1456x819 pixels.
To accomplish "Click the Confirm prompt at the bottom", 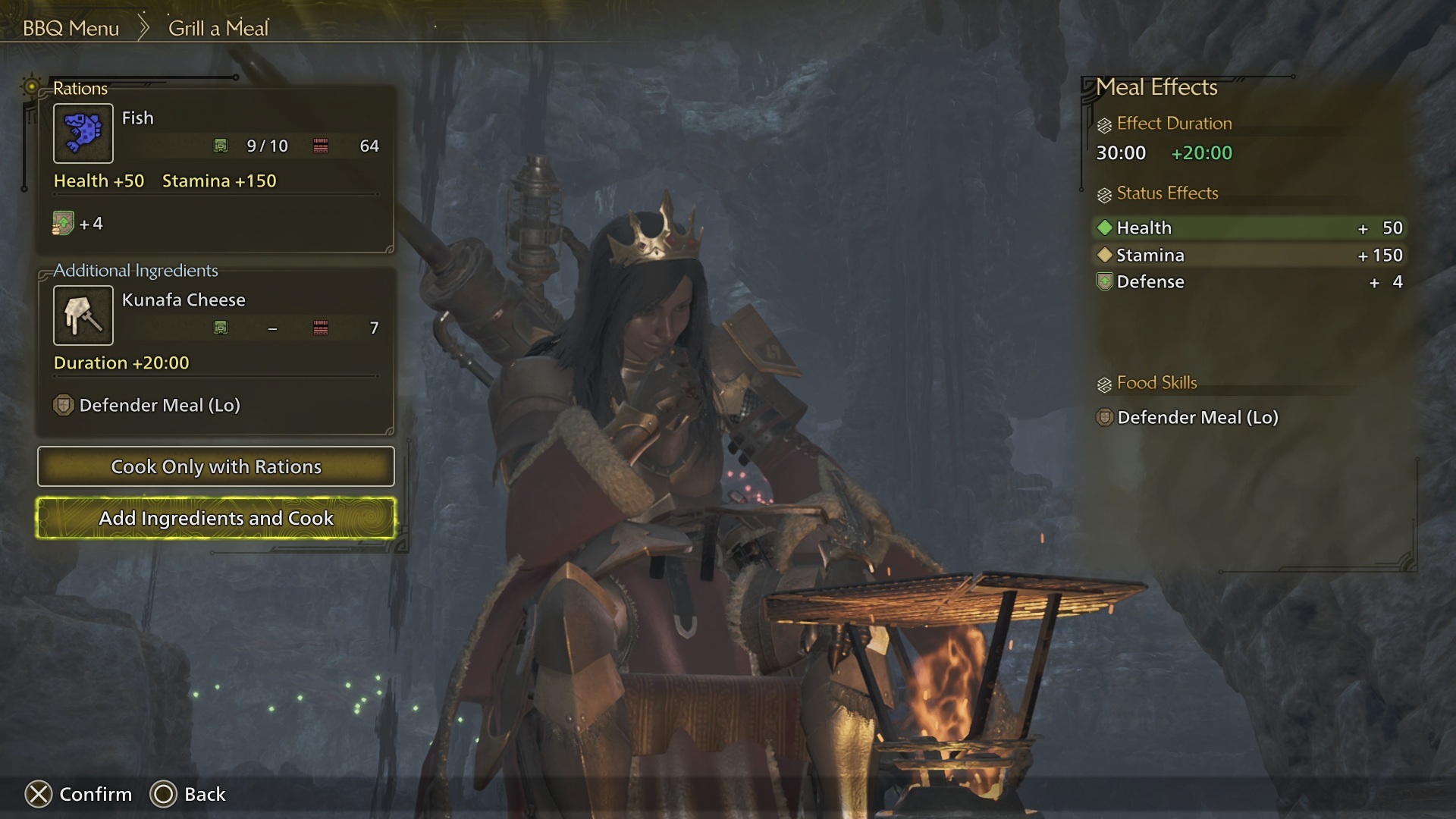I will 80,795.
